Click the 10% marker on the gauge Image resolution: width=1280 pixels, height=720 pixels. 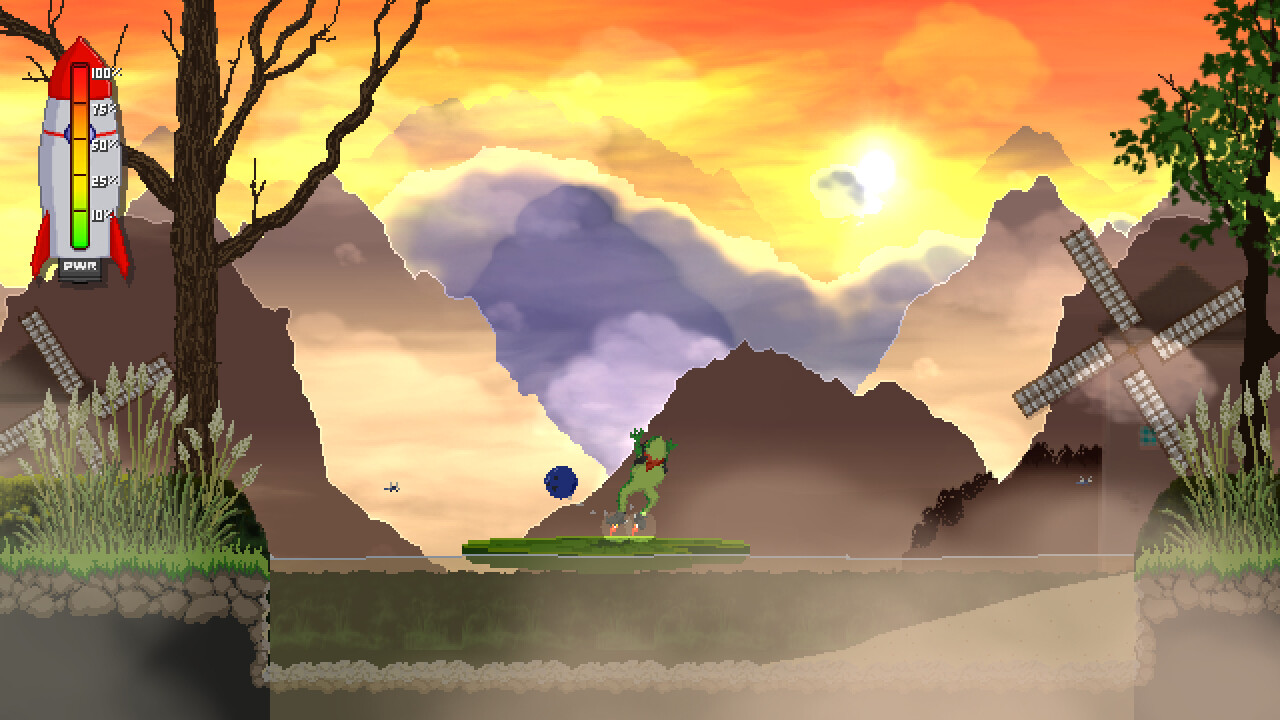pyautogui.click(x=101, y=214)
